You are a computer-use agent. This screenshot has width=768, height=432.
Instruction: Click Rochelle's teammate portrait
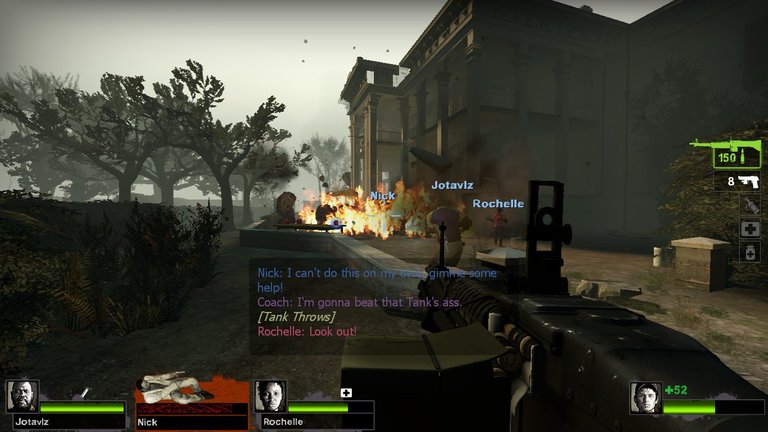(x=271, y=397)
